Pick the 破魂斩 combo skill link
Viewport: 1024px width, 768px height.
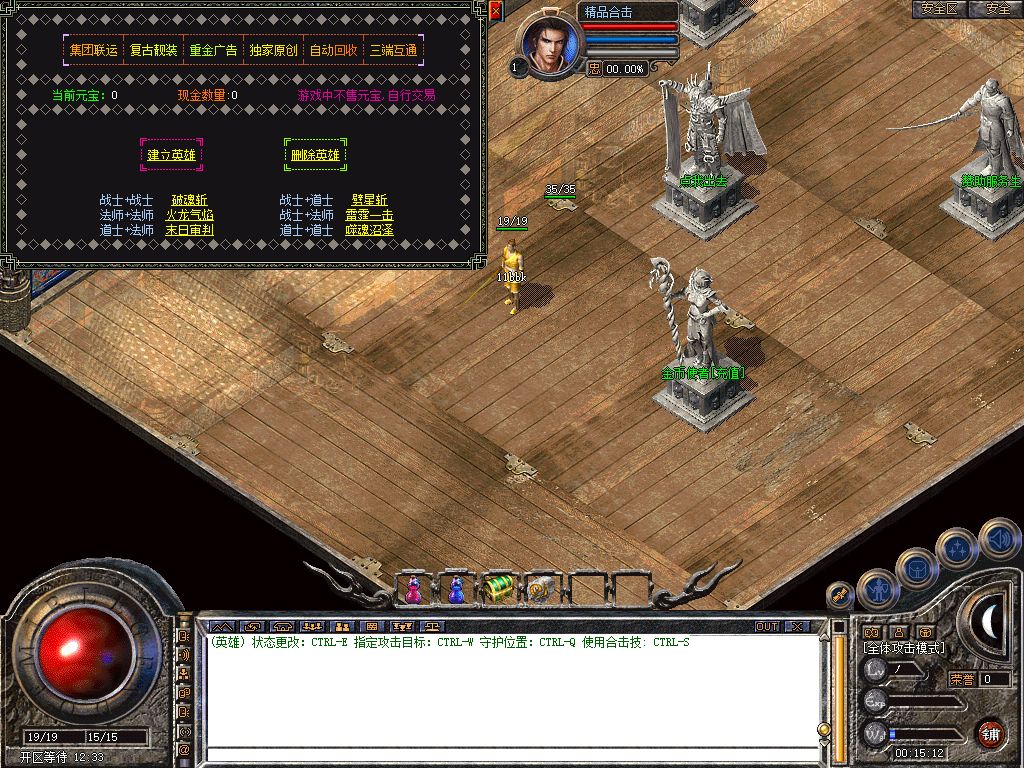point(189,200)
